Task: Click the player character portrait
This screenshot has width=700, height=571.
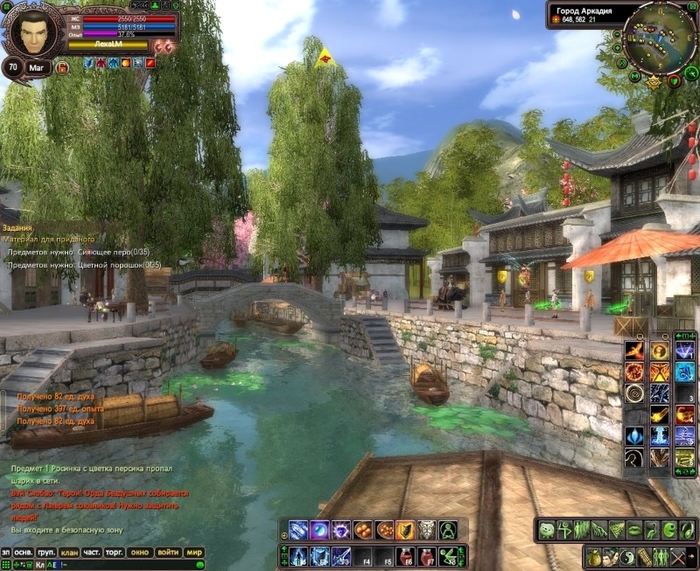Action: click(35, 33)
